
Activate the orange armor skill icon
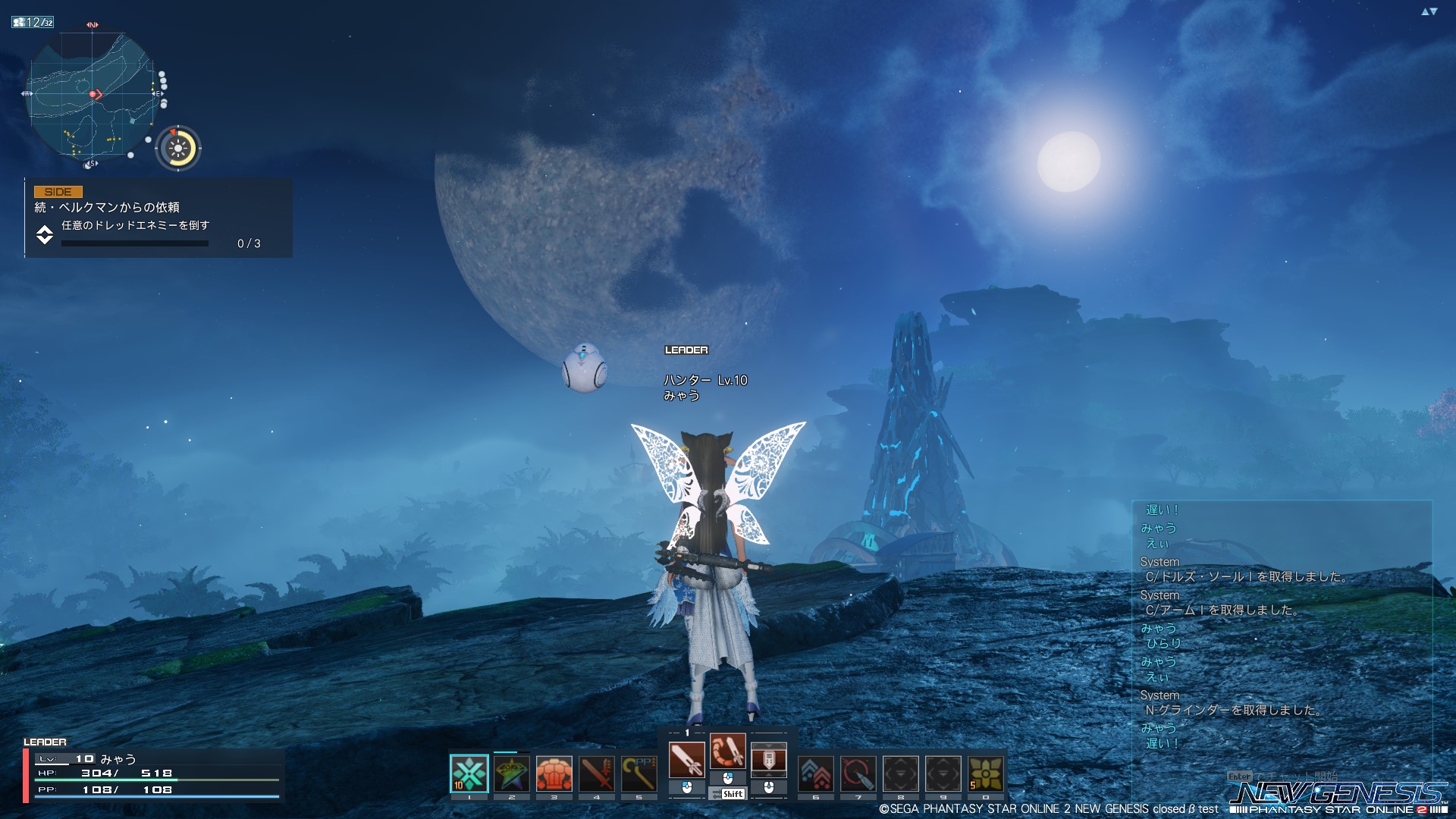click(x=554, y=773)
